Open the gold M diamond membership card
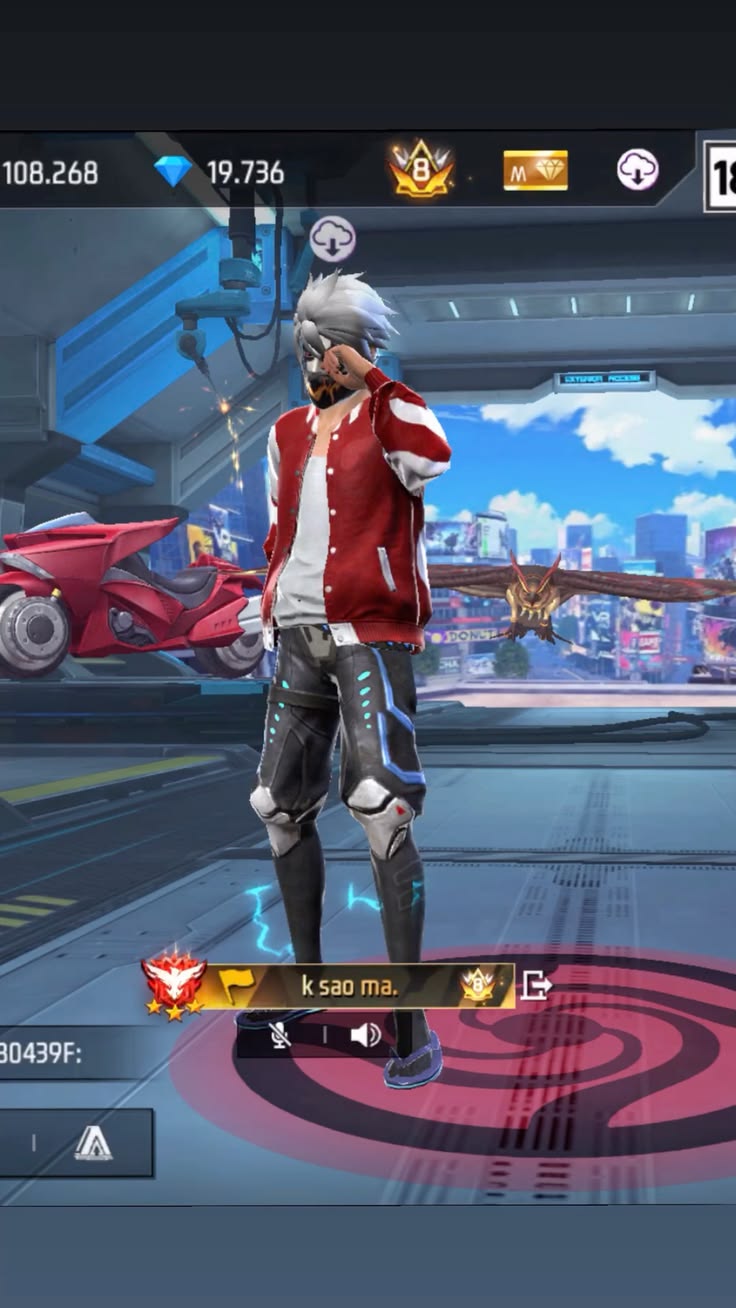Image resolution: width=736 pixels, height=1308 pixels. click(x=535, y=170)
